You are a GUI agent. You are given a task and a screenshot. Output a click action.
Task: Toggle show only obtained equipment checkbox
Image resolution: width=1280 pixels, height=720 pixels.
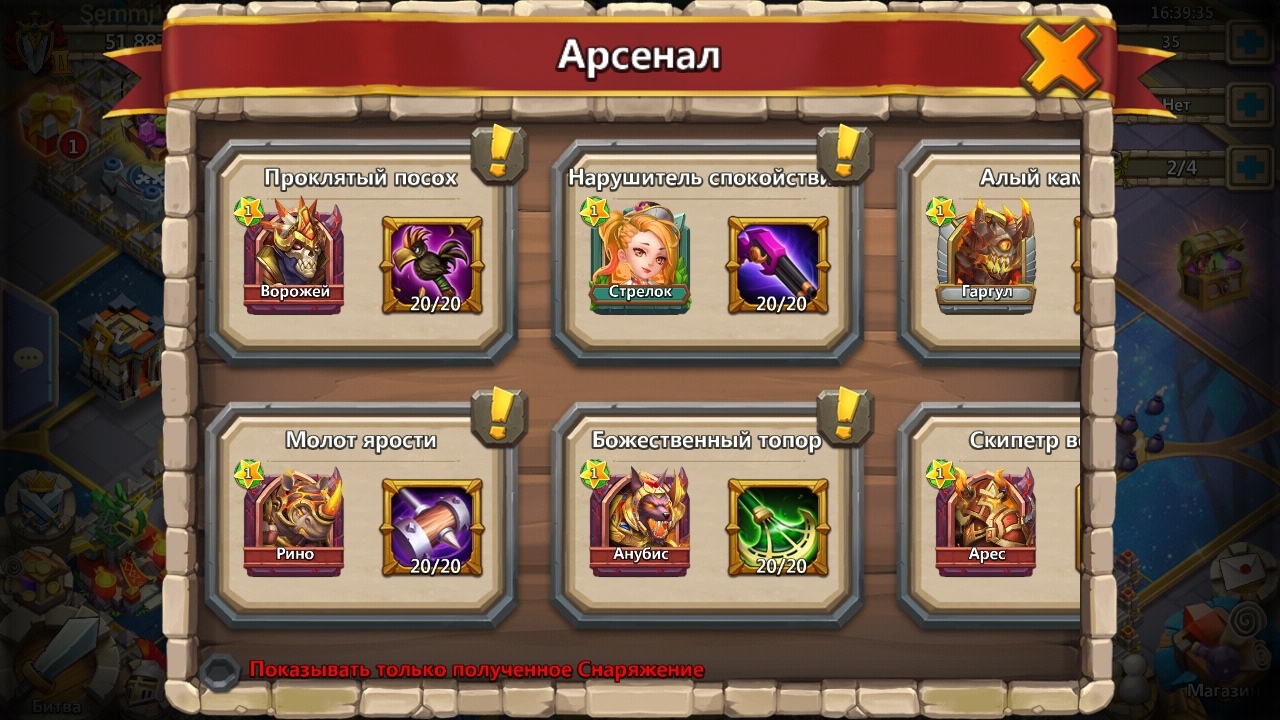pyautogui.click(x=218, y=671)
